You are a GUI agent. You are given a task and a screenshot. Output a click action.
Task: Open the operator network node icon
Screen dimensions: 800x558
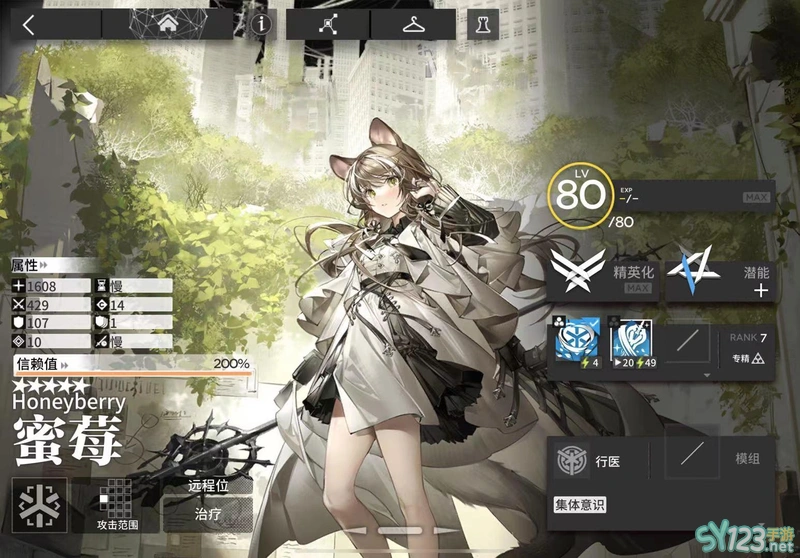pos(327,24)
